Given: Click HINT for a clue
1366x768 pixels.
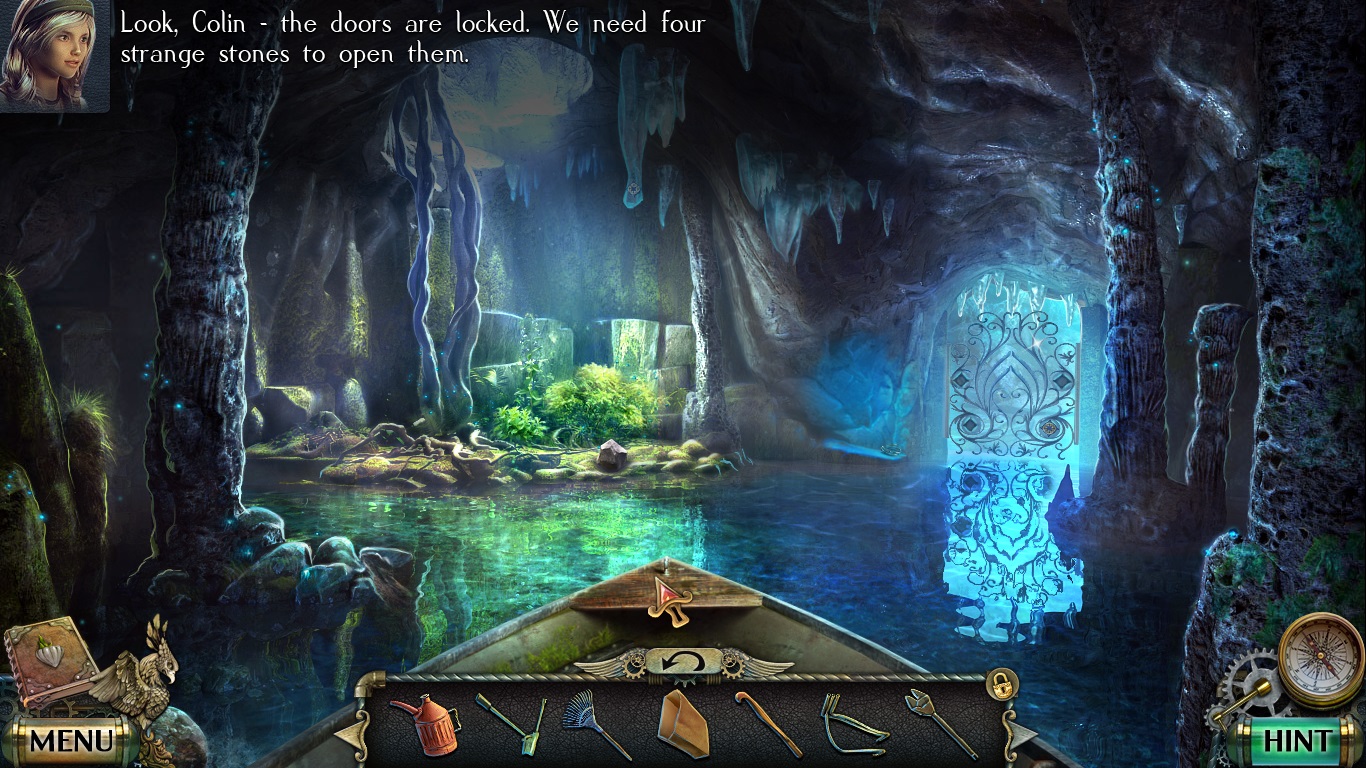Looking at the screenshot, I should point(1298,740).
